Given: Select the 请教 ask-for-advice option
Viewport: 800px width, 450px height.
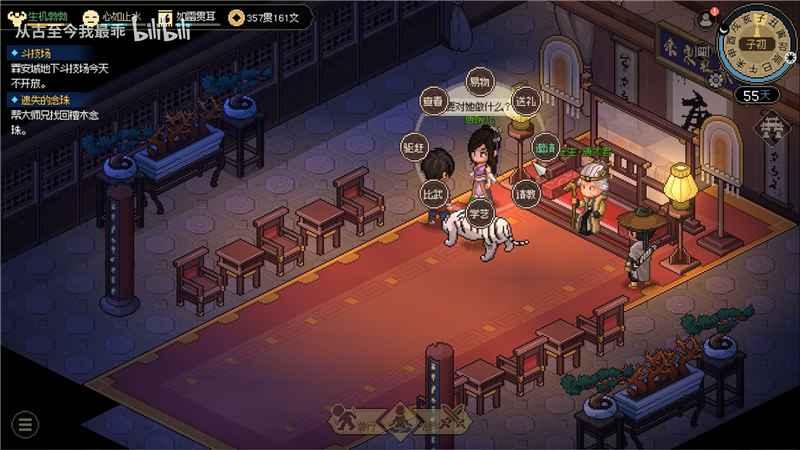Looking at the screenshot, I should 526,190.
